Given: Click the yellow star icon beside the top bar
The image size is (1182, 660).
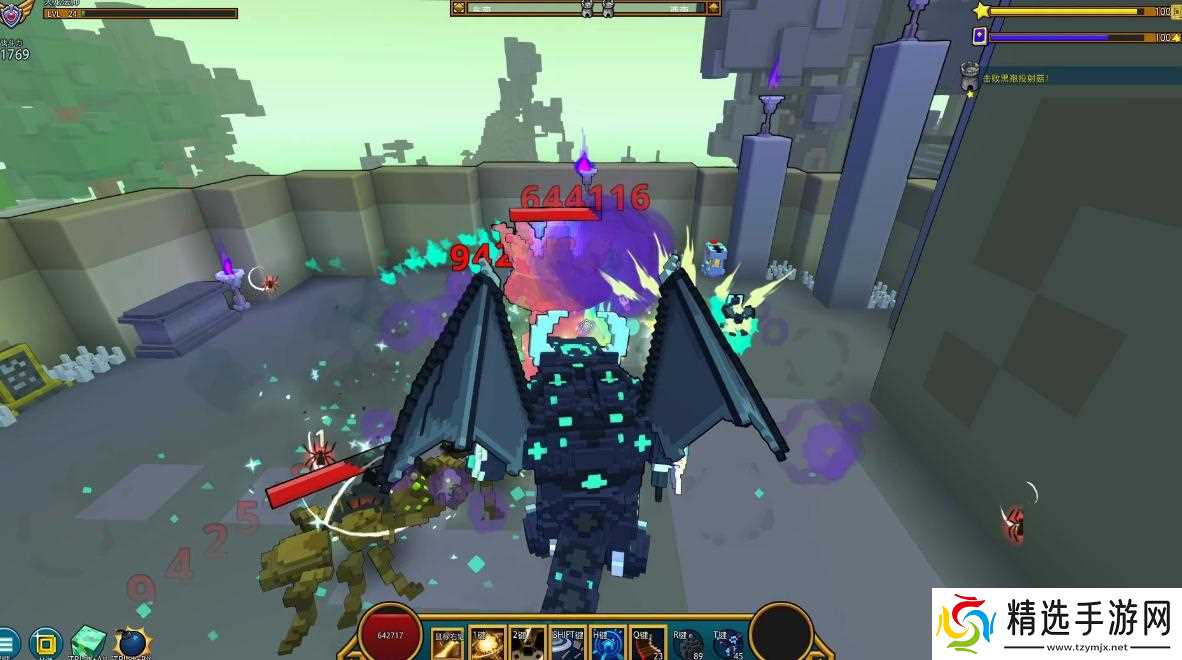Looking at the screenshot, I should [x=981, y=11].
